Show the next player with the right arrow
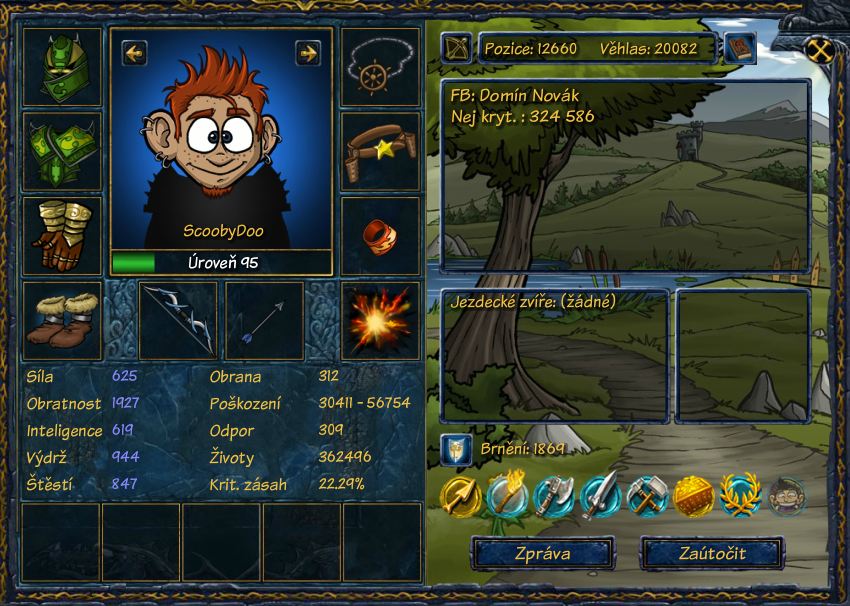 coord(308,52)
